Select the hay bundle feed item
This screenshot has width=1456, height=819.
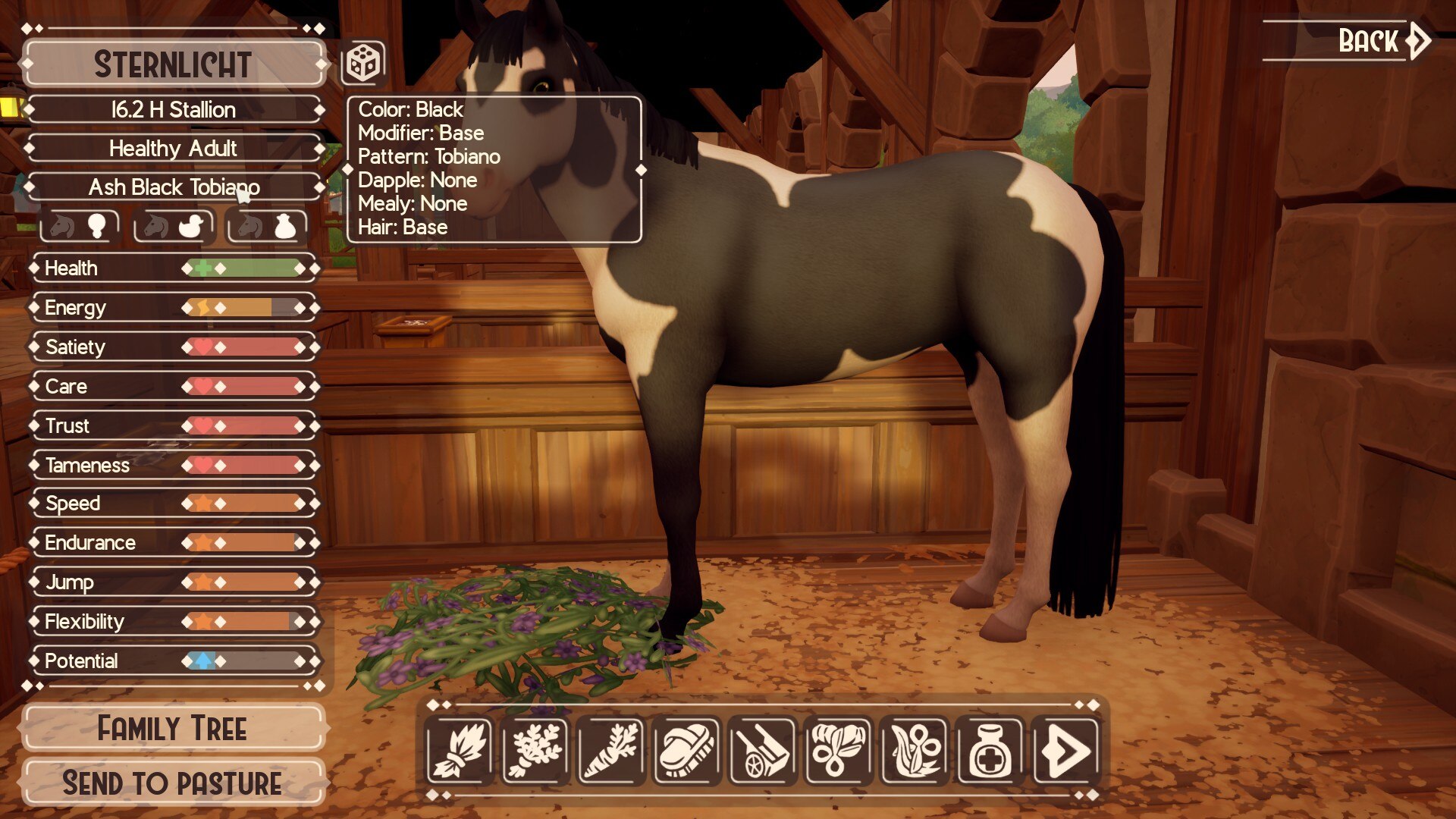coord(460,751)
